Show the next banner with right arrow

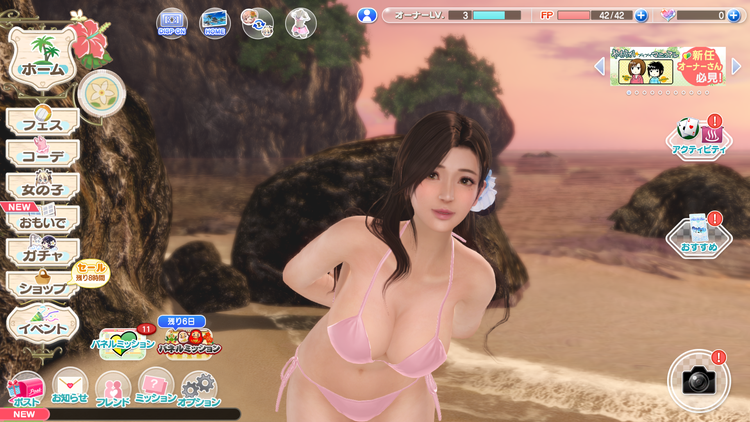click(737, 67)
